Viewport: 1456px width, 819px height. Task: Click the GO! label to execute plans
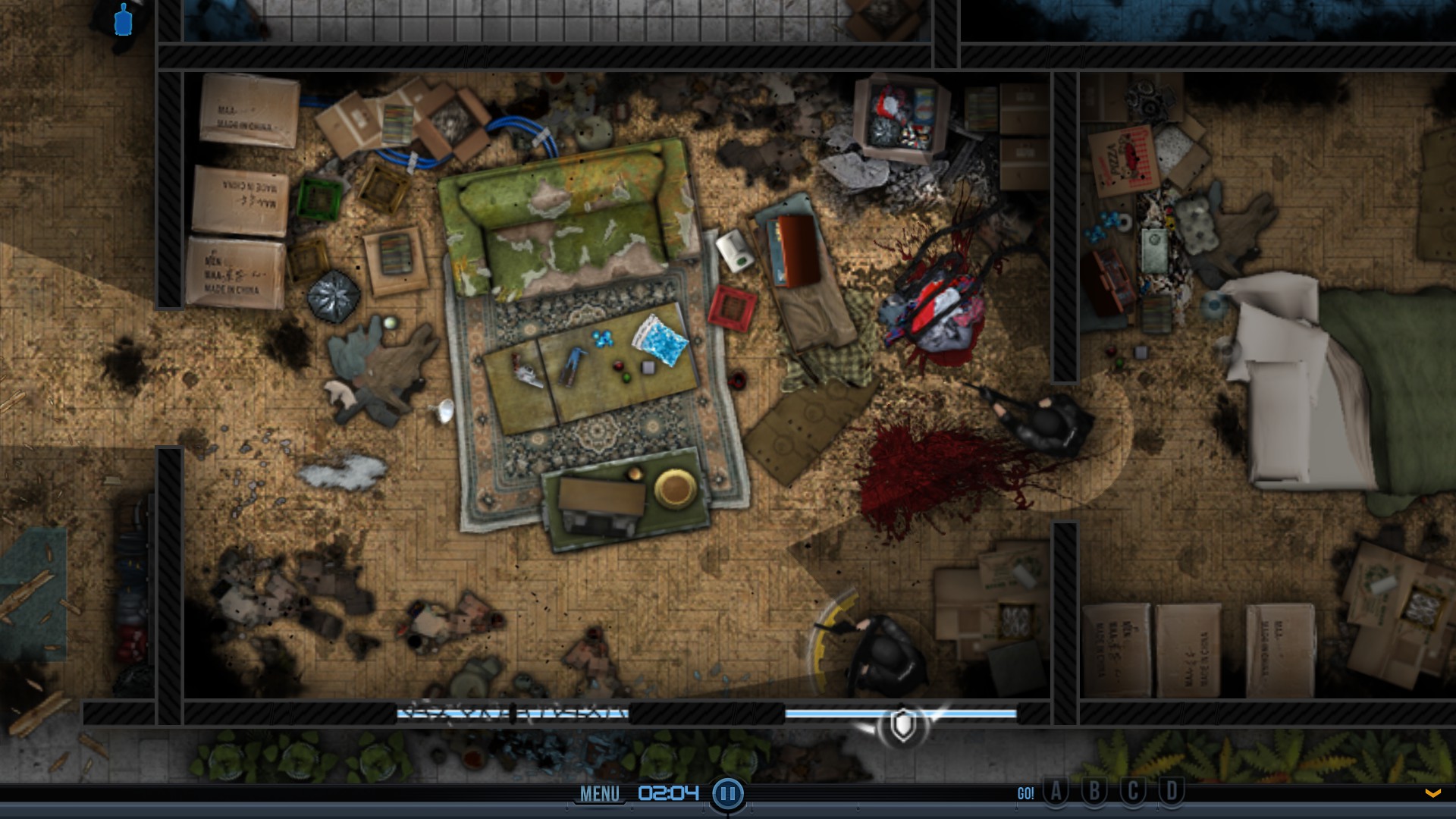point(1025,793)
